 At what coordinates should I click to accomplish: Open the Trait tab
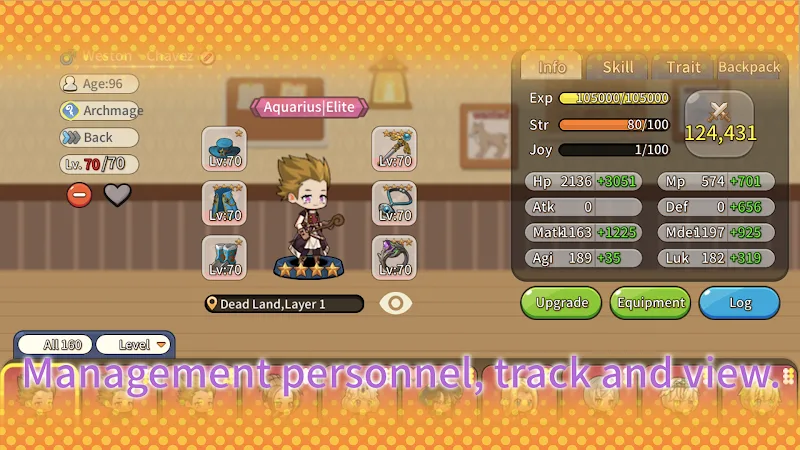point(683,67)
